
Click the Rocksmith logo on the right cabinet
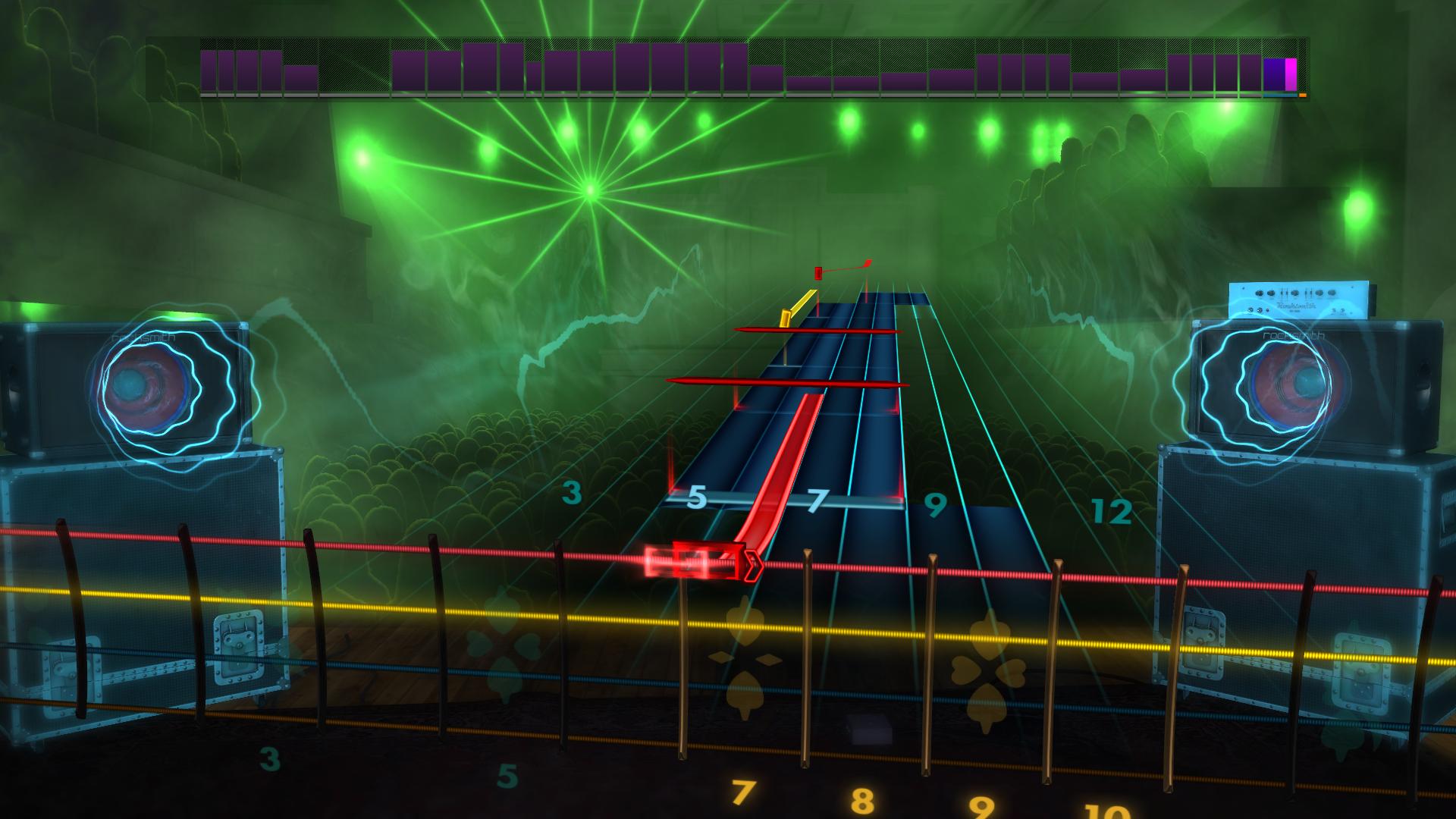(x=1294, y=337)
